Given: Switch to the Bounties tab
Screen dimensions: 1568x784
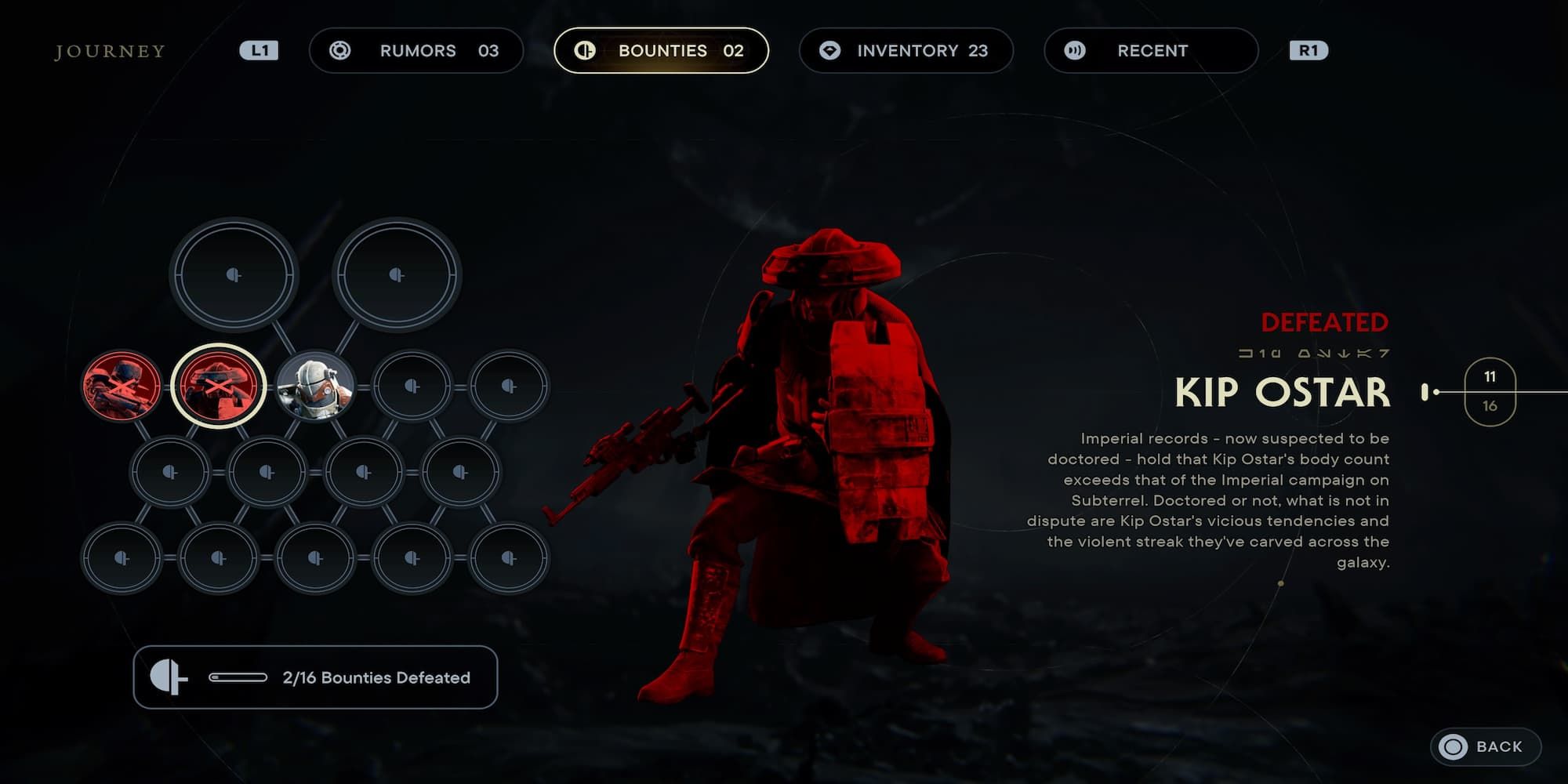Looking at the screenshot, I should [x=662, y=50].
